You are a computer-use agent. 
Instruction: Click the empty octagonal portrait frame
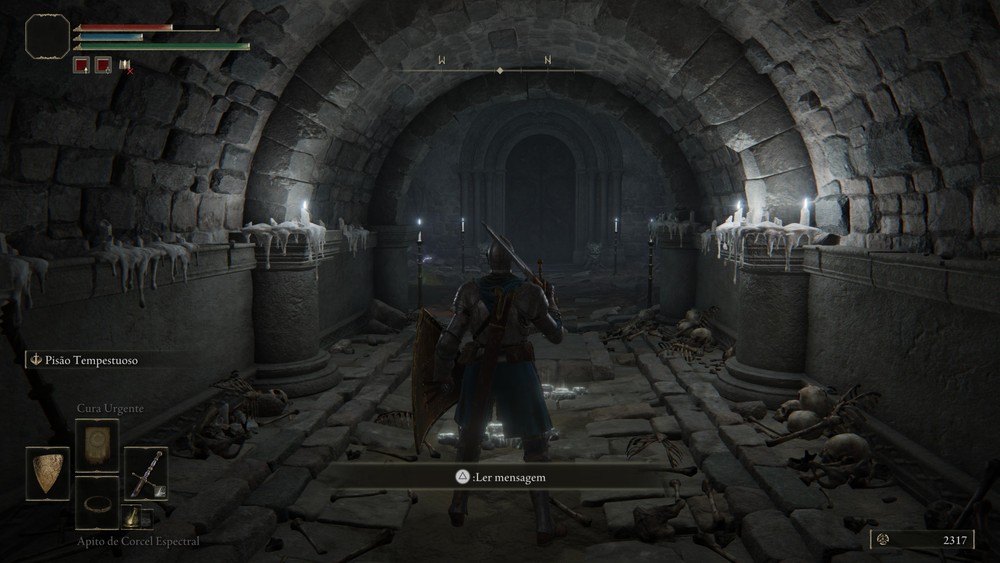point(48,35)
